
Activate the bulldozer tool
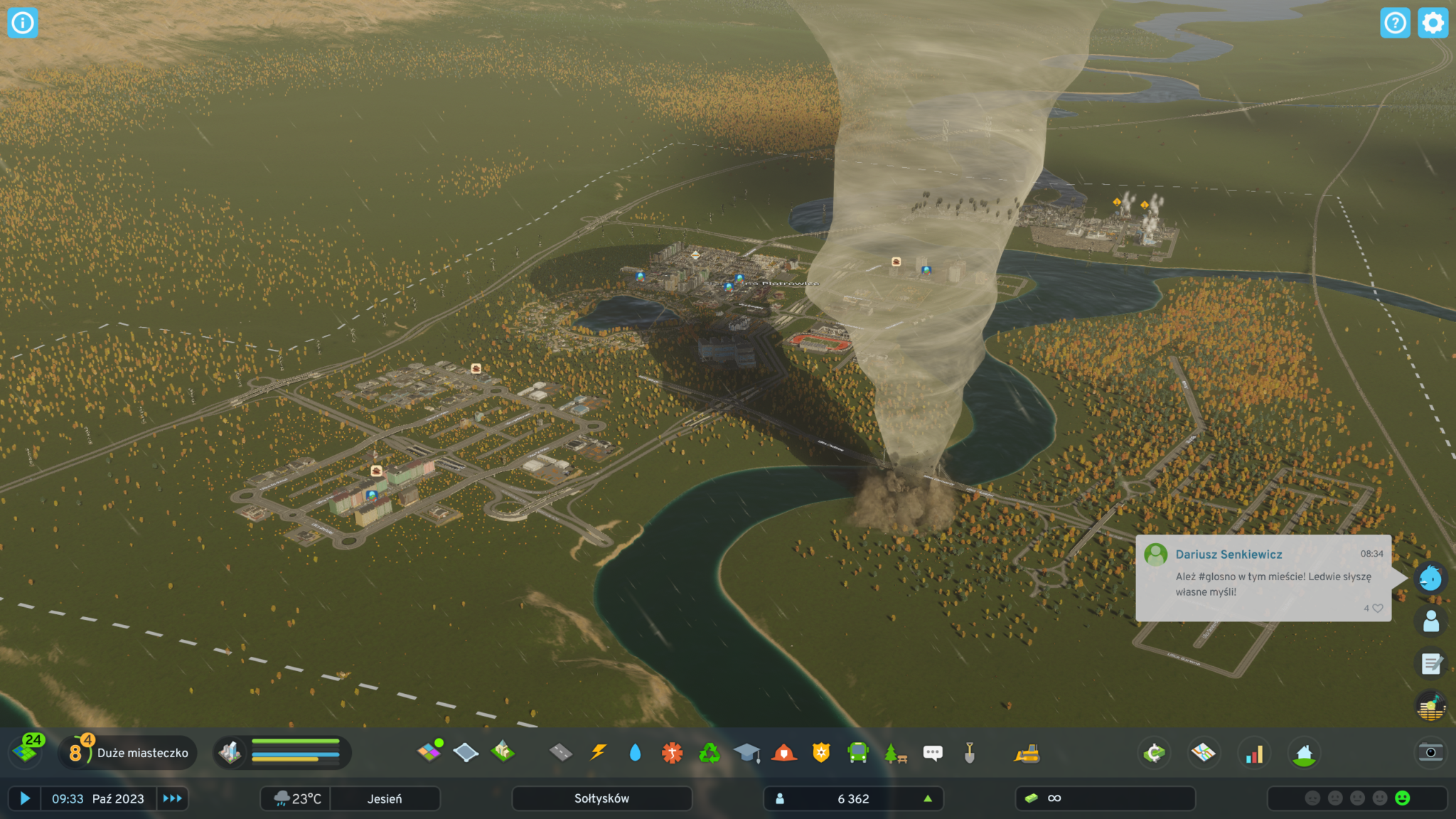coord(1027,753)
